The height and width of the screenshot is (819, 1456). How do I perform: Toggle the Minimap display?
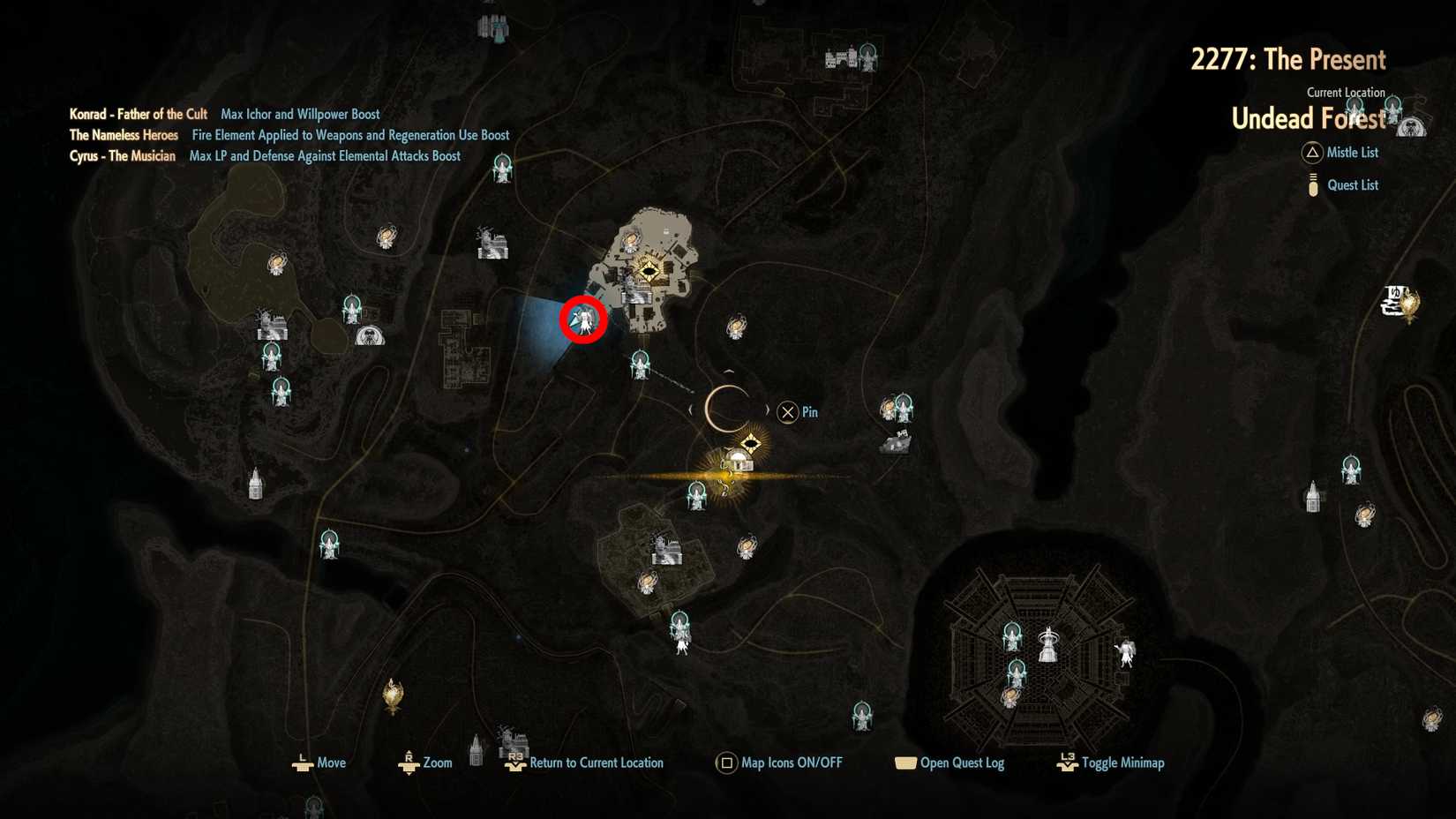click(x=1111, y=763)
